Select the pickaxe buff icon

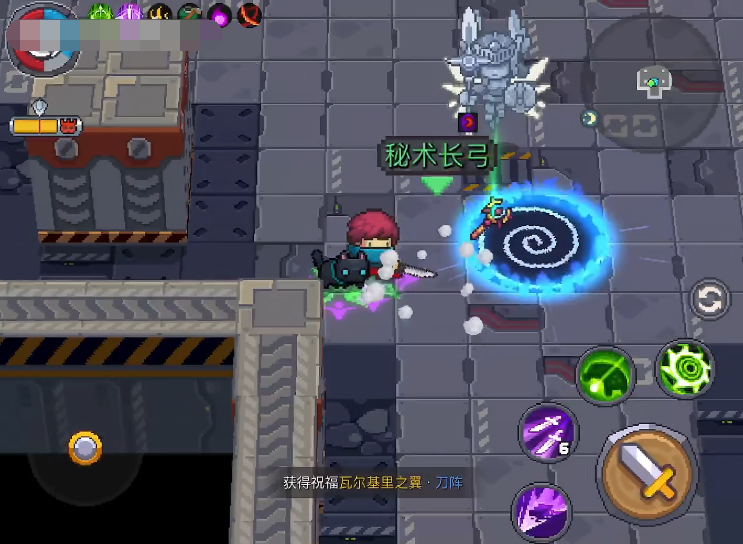click(189, 14)
